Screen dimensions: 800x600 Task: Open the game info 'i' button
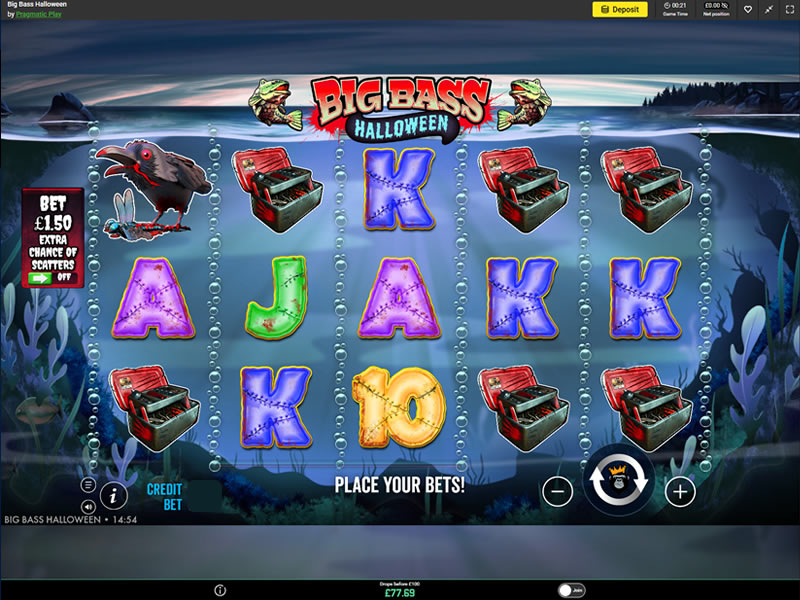[x=114, y=493]
